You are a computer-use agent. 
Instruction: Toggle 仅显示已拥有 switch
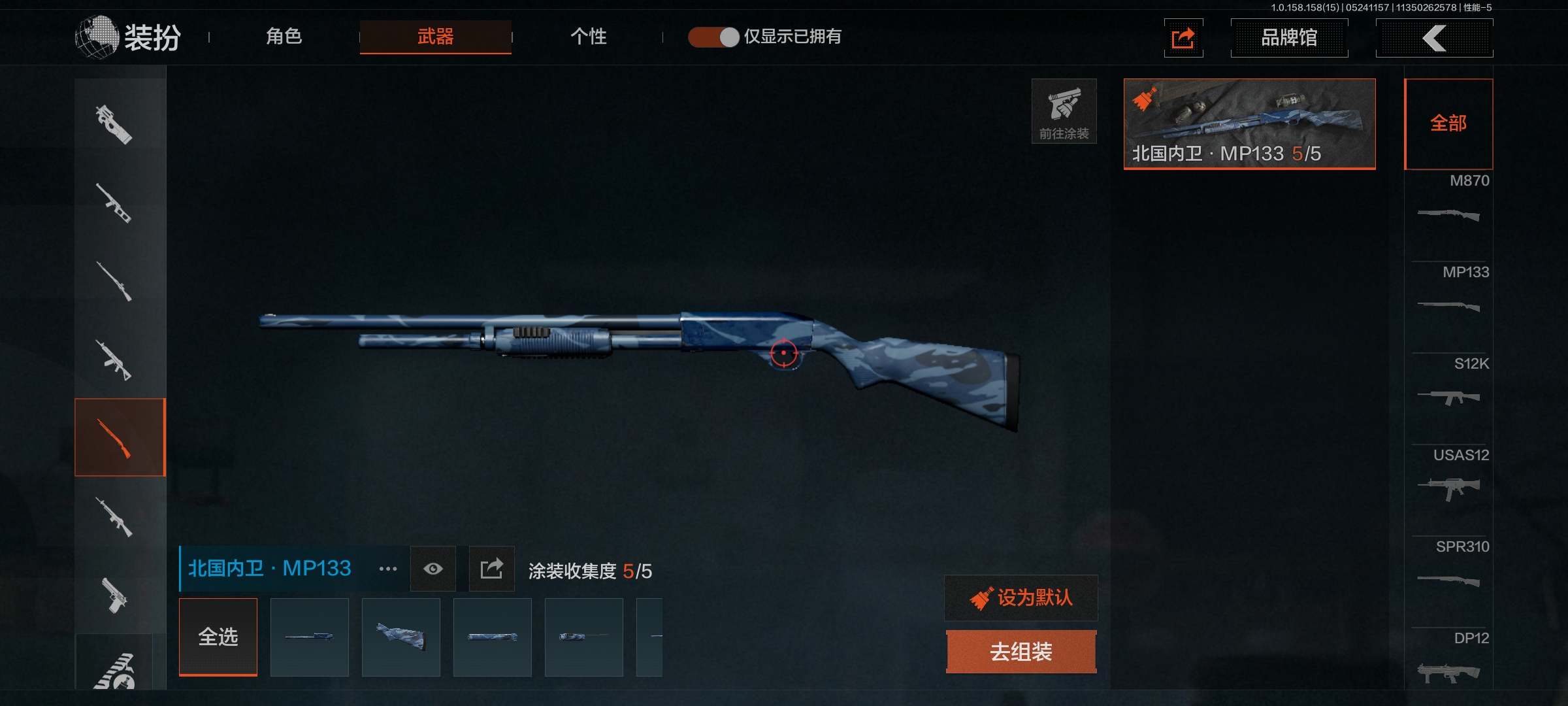point(713,37)
